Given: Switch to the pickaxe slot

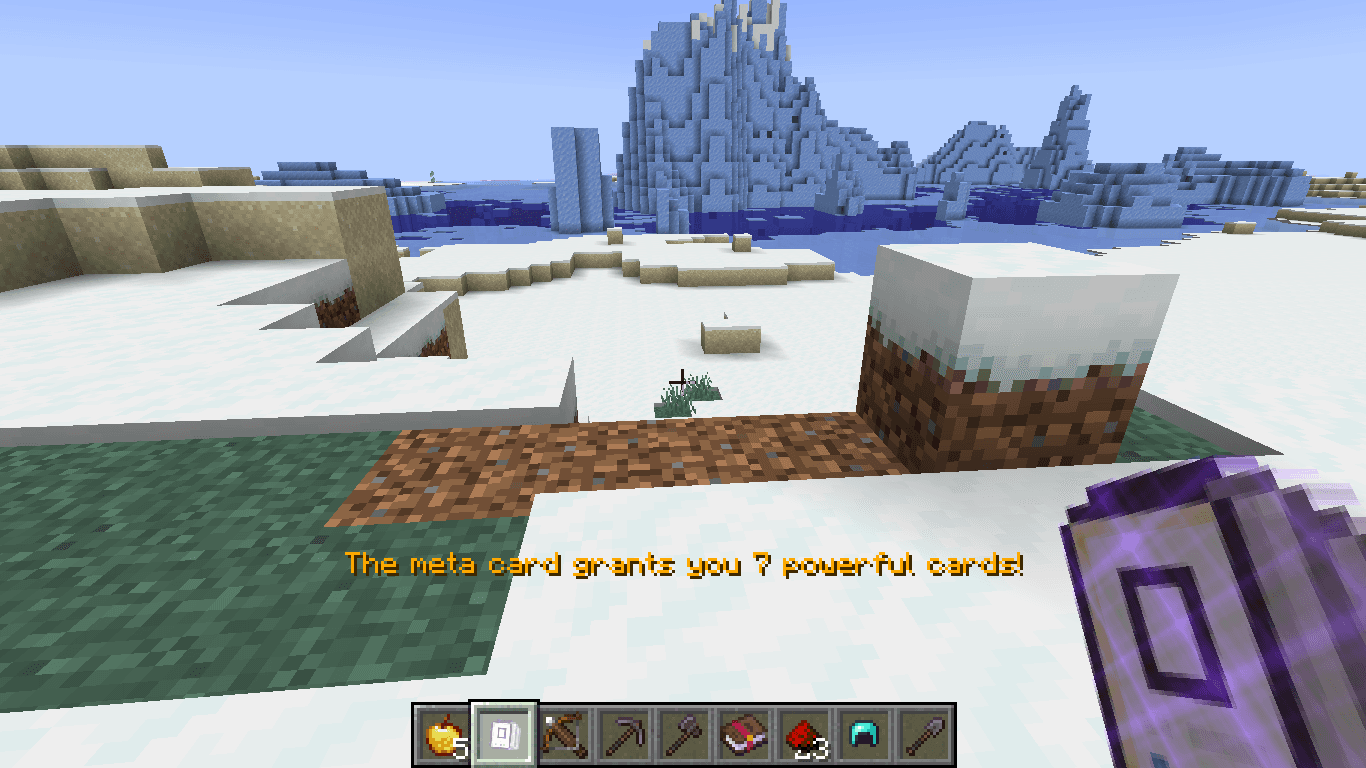Looking at the screenshot, I should pyautogui.click(x=624, y=737).
